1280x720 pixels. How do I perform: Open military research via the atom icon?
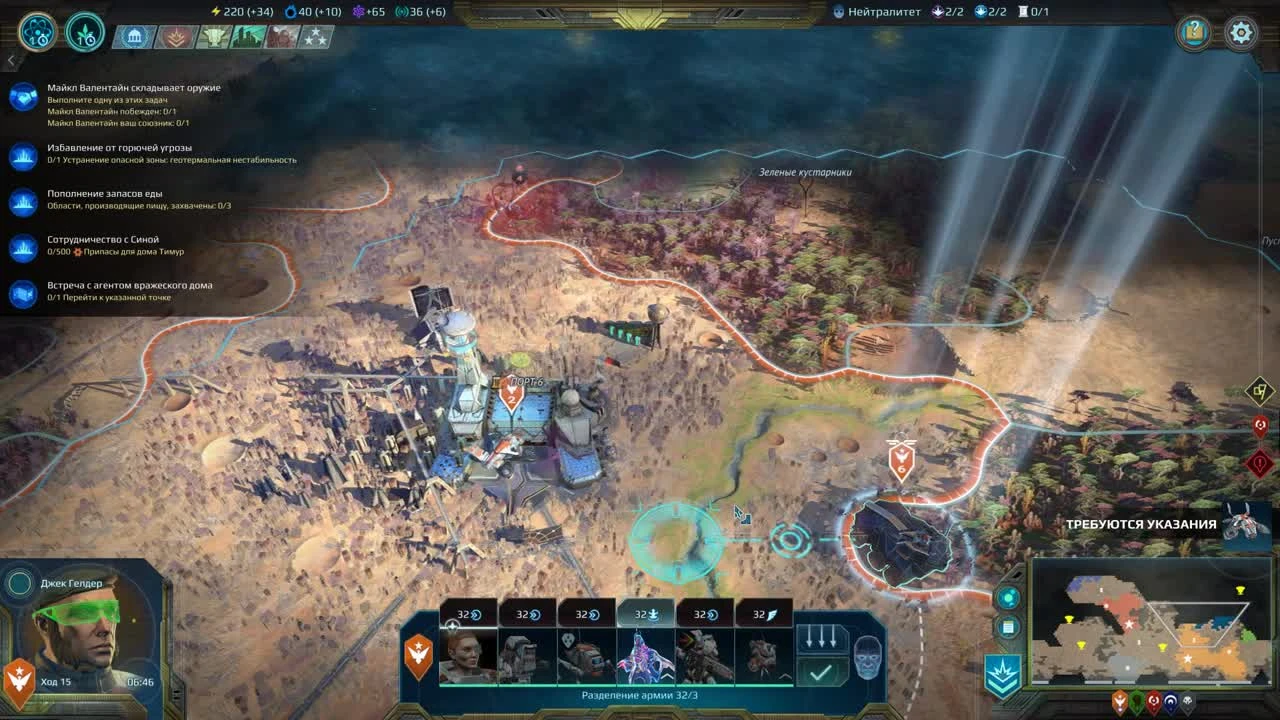(x=36, y=33)
